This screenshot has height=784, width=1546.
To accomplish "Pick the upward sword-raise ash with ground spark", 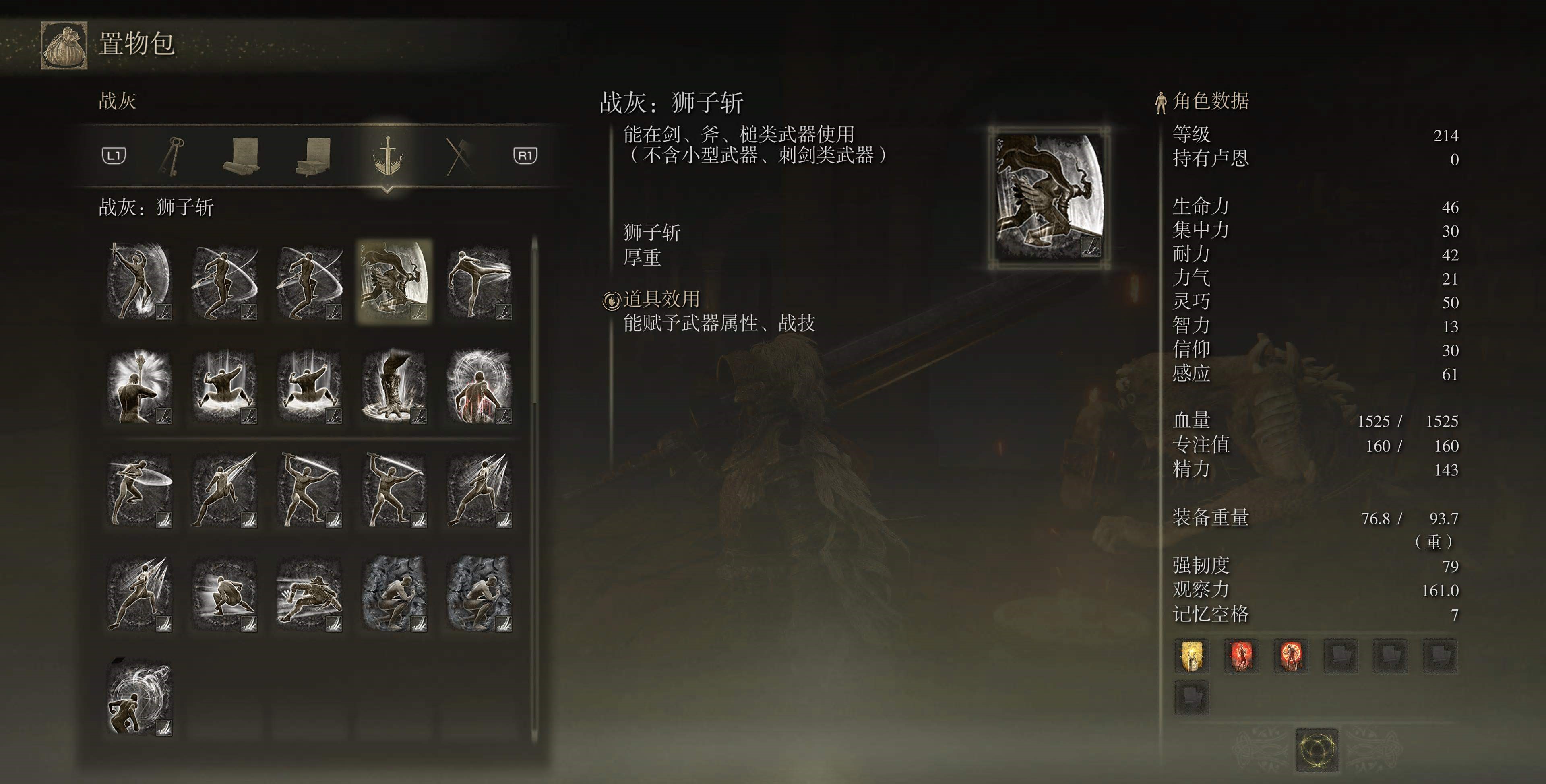I will coord(139,281).
